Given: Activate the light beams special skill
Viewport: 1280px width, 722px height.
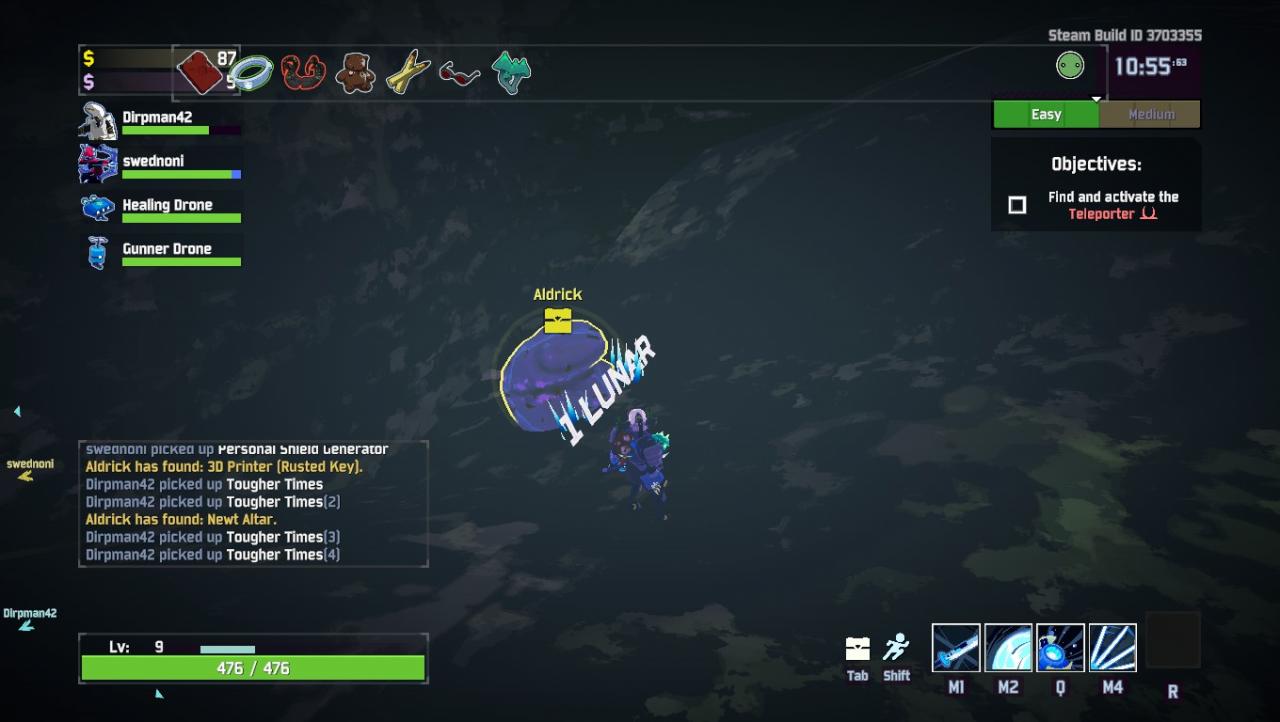Looking at the screenshot, I should (x=1112, y=648).
